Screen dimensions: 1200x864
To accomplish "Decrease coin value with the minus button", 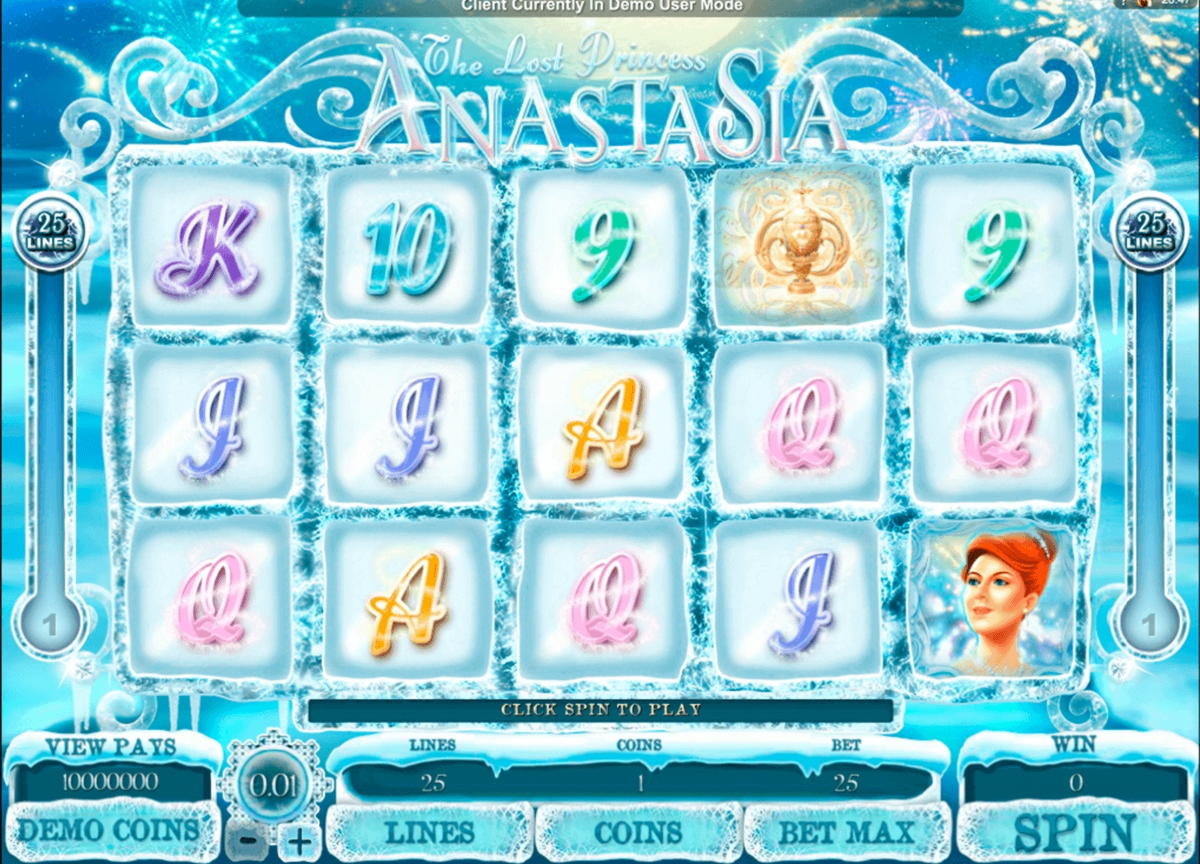I will [x=250, y=840].
